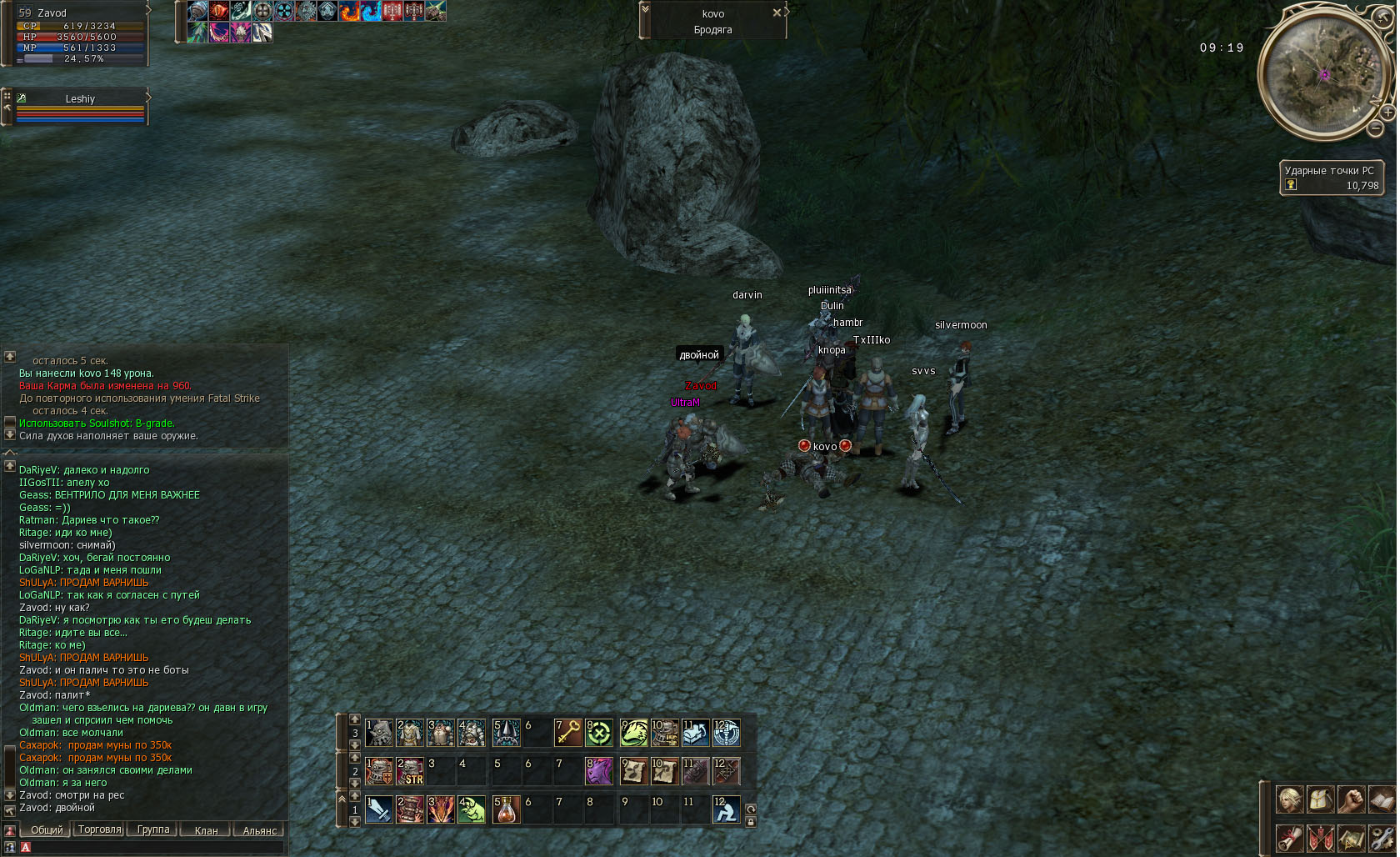Click the chat message input field
This screenshot has height=857, width=1400.
[154, 847]
